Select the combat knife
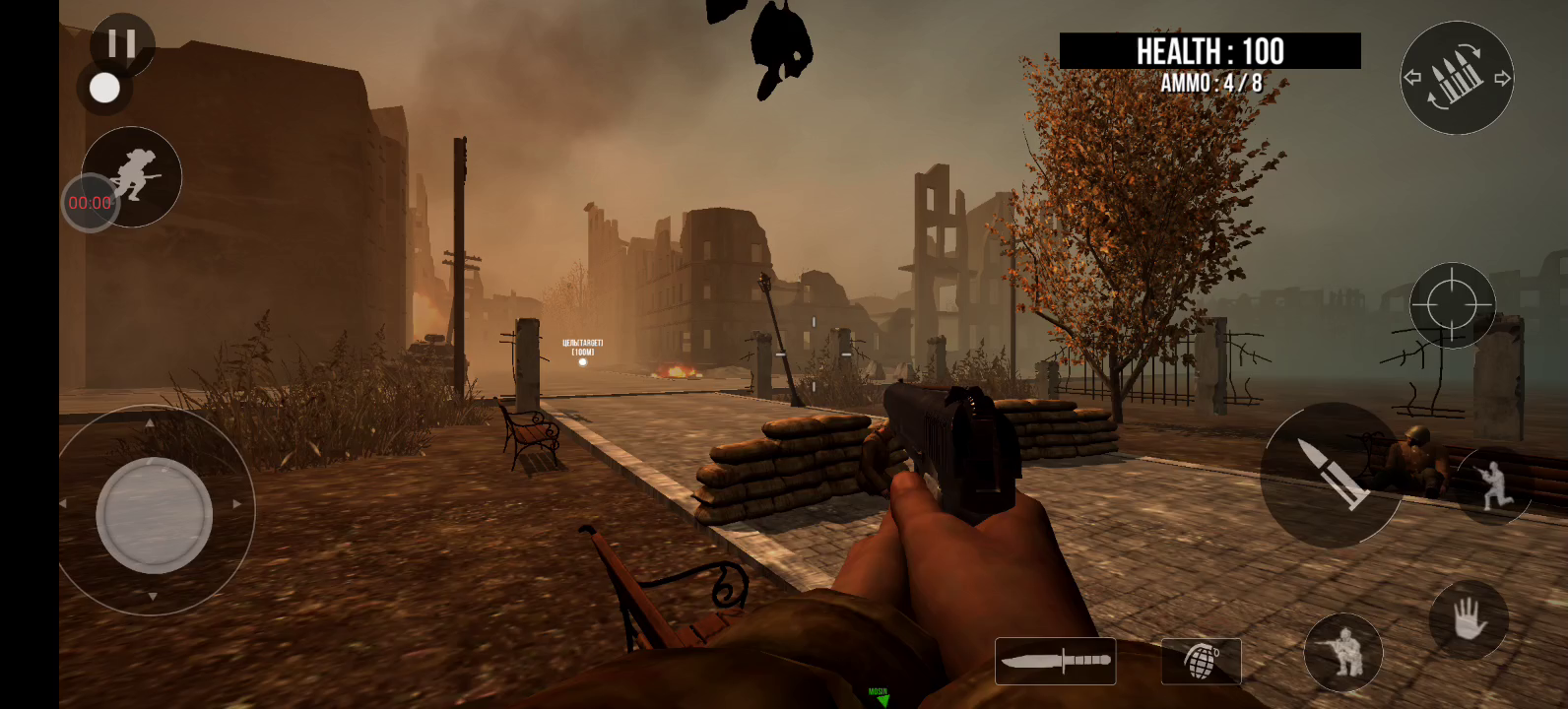The height and width of the screenshot is (709, 1568). tap(1055, 661)
